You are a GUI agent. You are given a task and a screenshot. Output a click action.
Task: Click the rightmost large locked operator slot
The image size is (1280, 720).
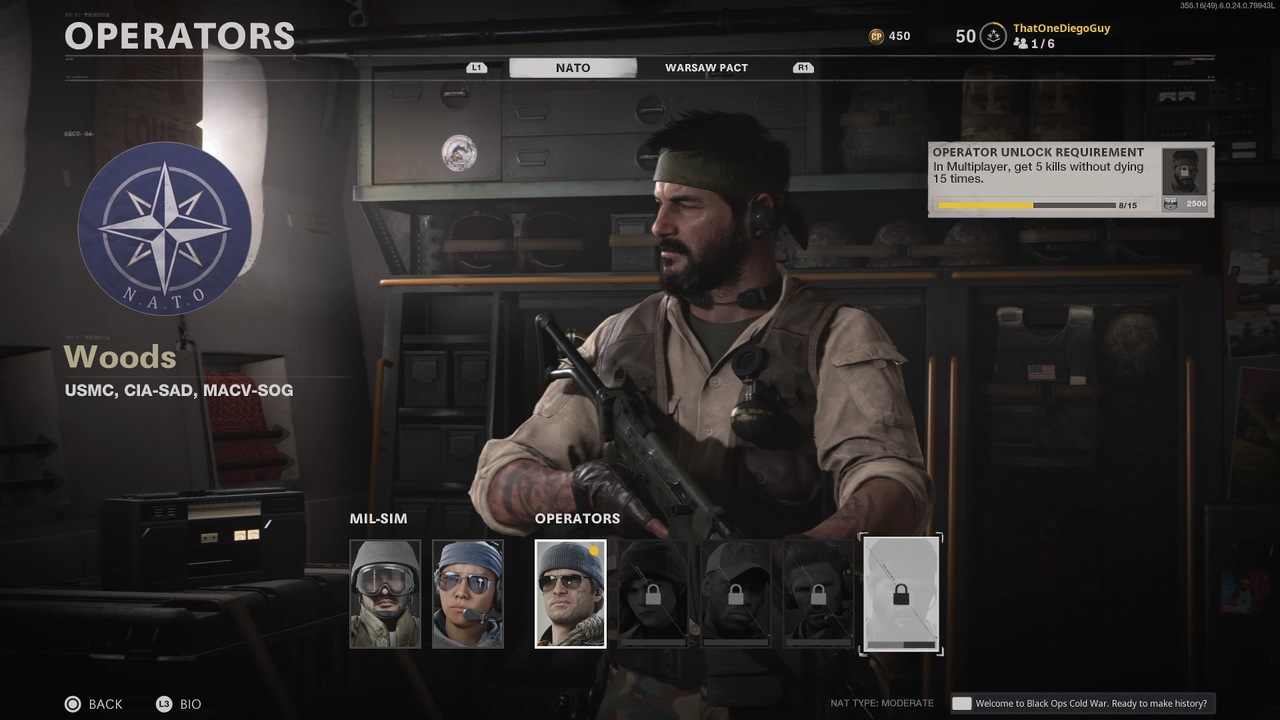coord(901,593)
